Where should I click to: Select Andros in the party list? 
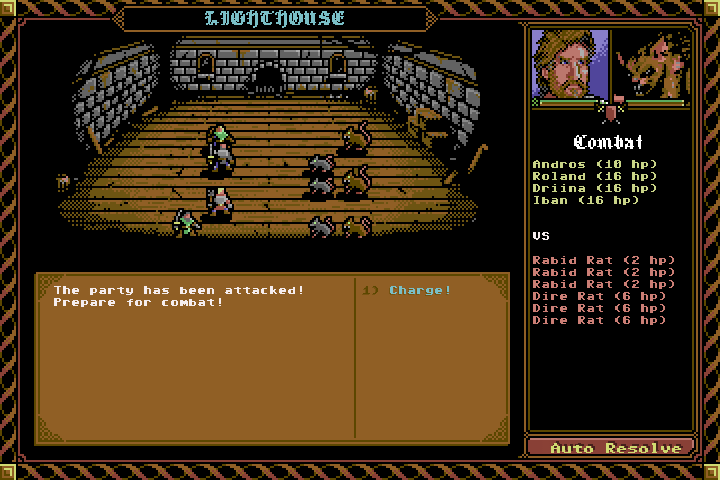click(x=594, y=164)
